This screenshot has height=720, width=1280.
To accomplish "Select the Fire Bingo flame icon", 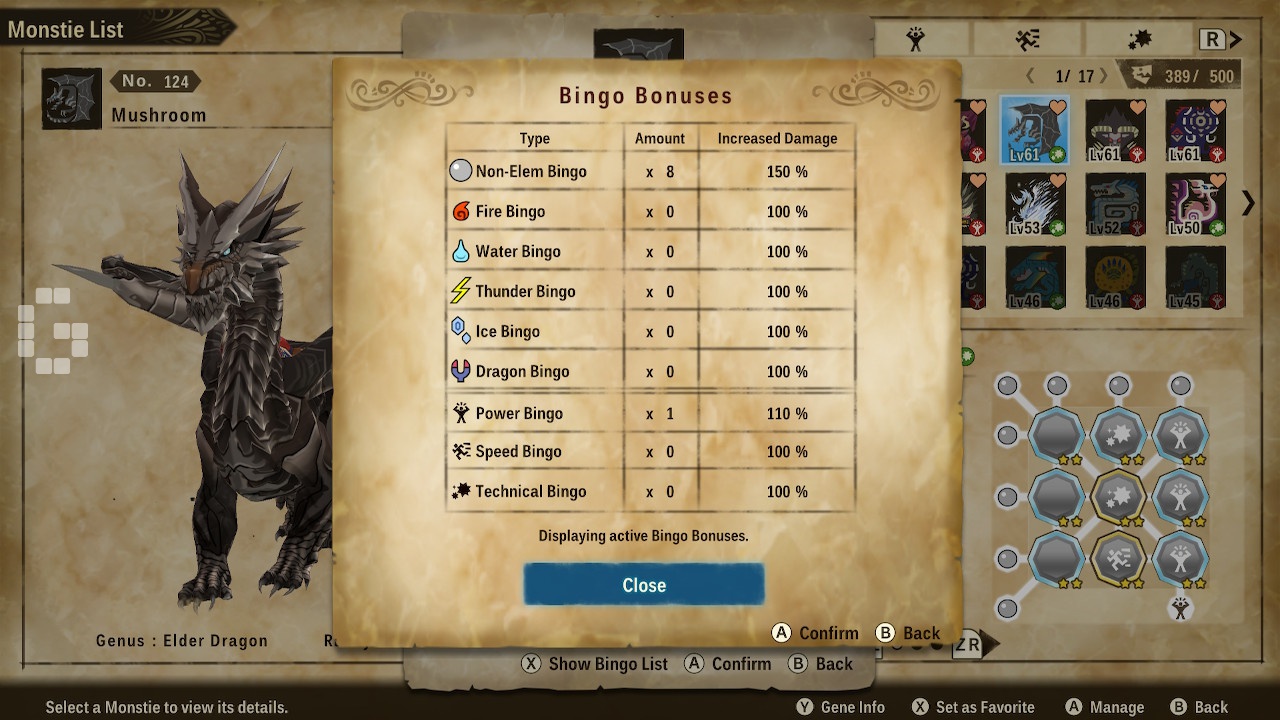I will (460, 211).
